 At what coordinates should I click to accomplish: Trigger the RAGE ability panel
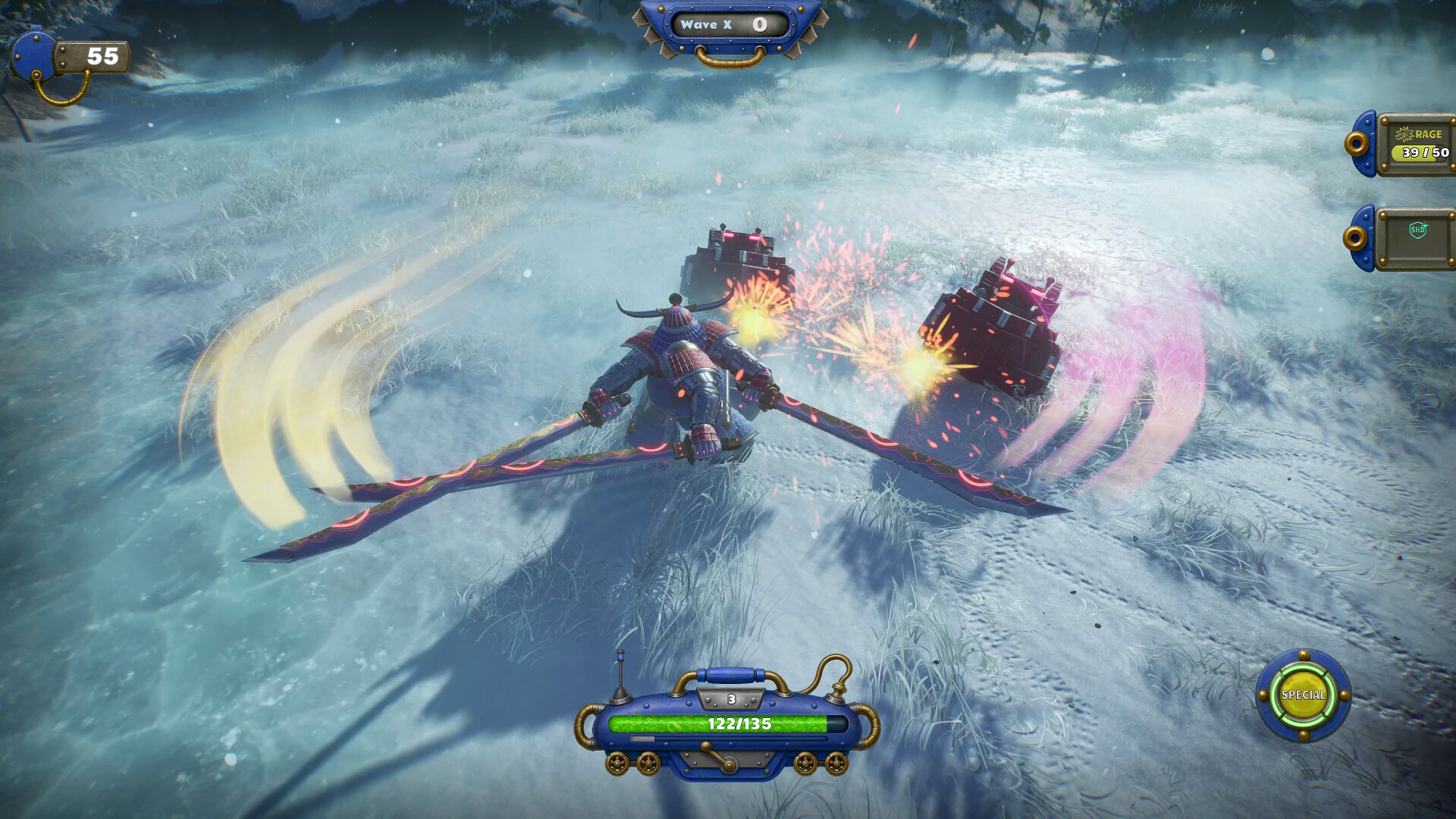1417,144
